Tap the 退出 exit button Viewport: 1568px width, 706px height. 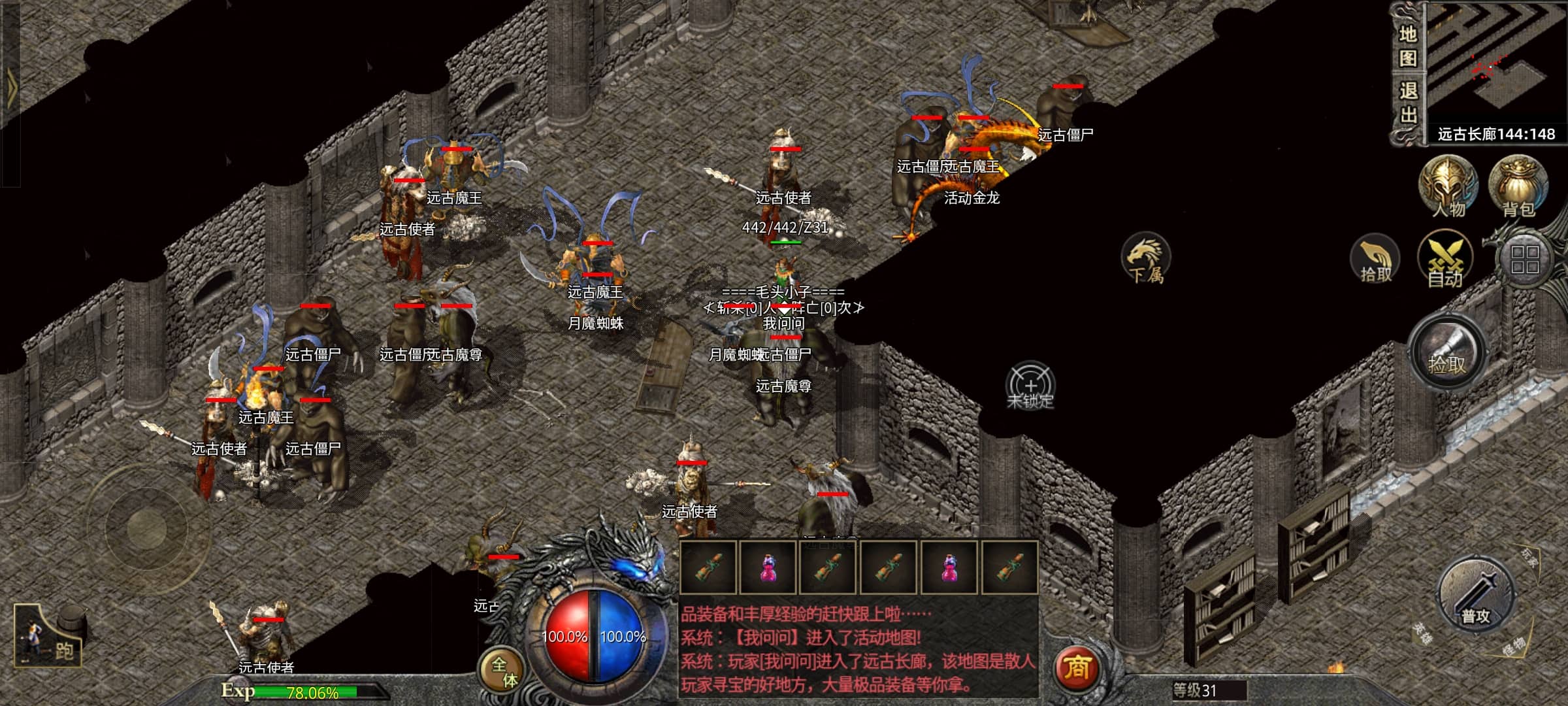(1408, 103)
